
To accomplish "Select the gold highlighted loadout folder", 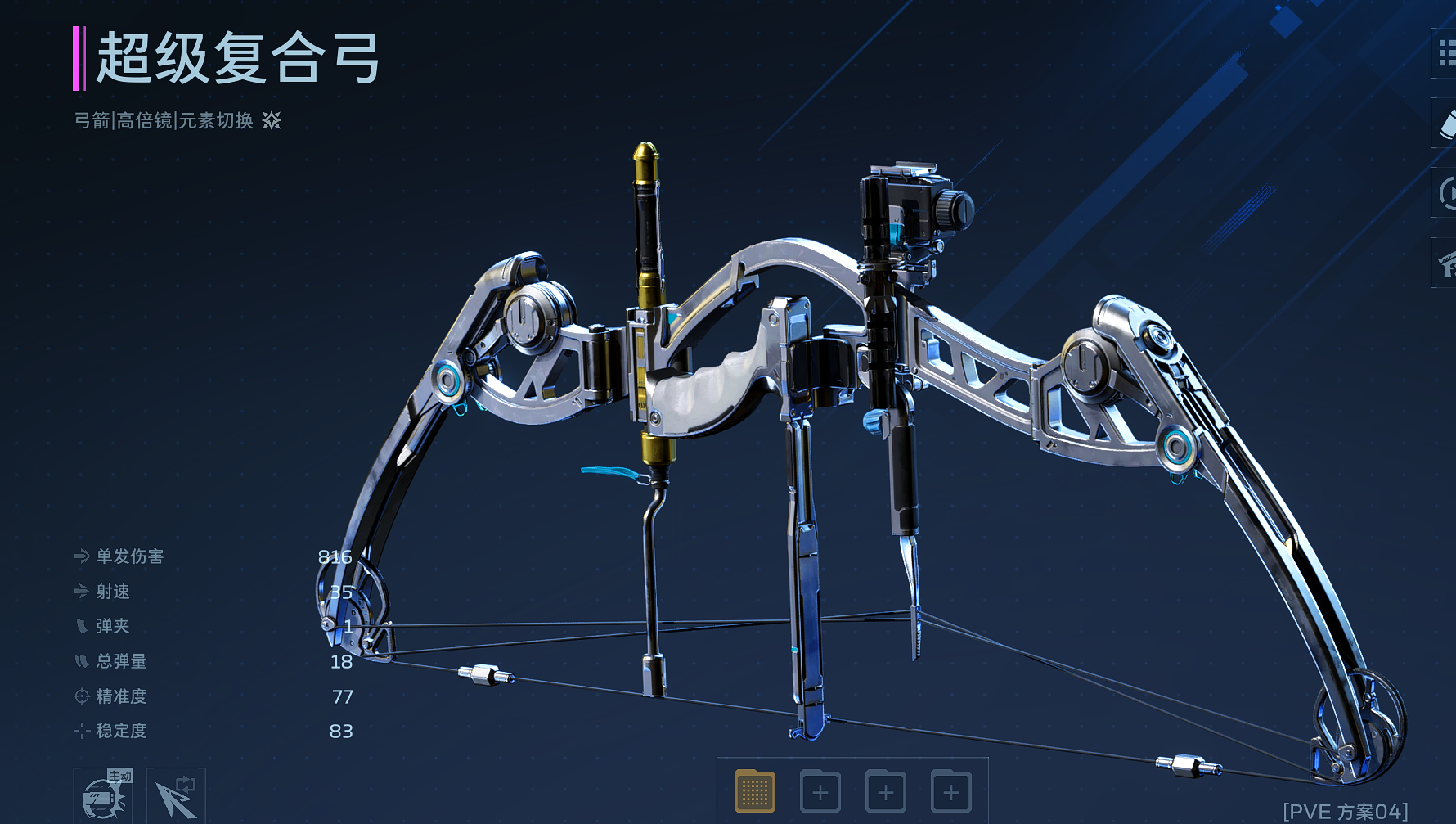I will coord(754,791).
